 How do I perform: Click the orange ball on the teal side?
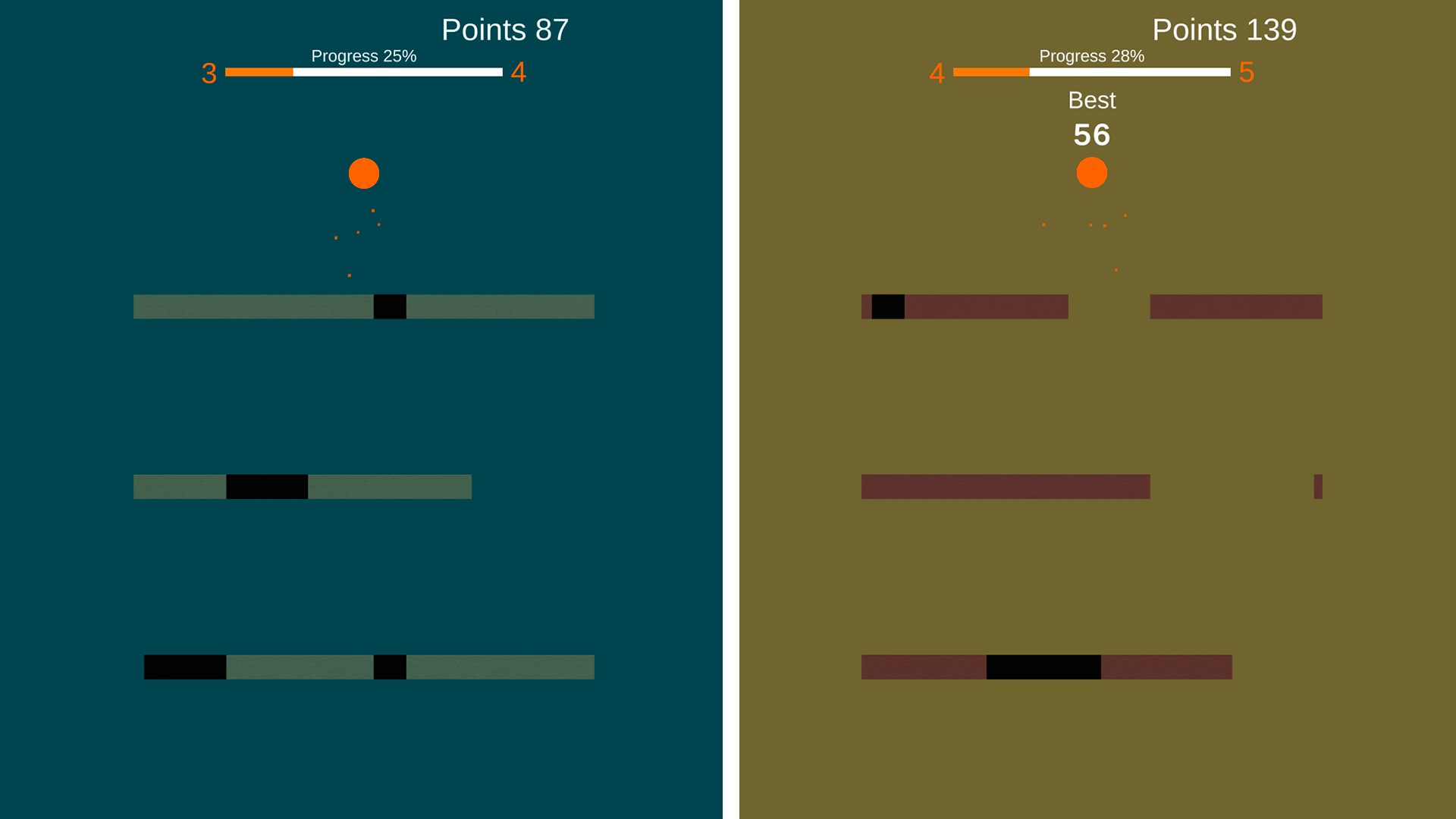[x=363, y=173]
